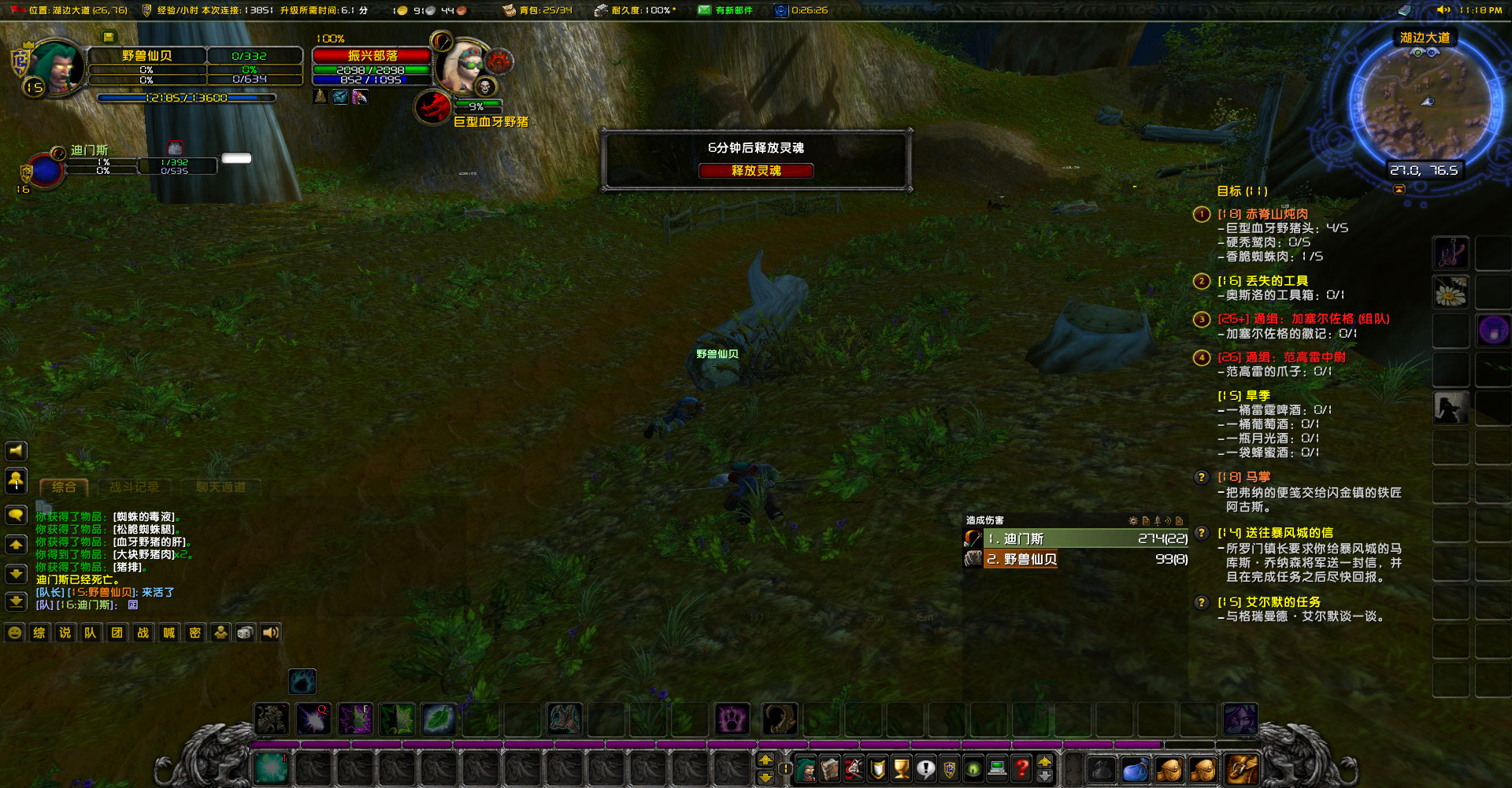The height and width of the screenshot is (788, 1512).
Task: Click the chat scroll-up arrow button
Action: [16, 544]
